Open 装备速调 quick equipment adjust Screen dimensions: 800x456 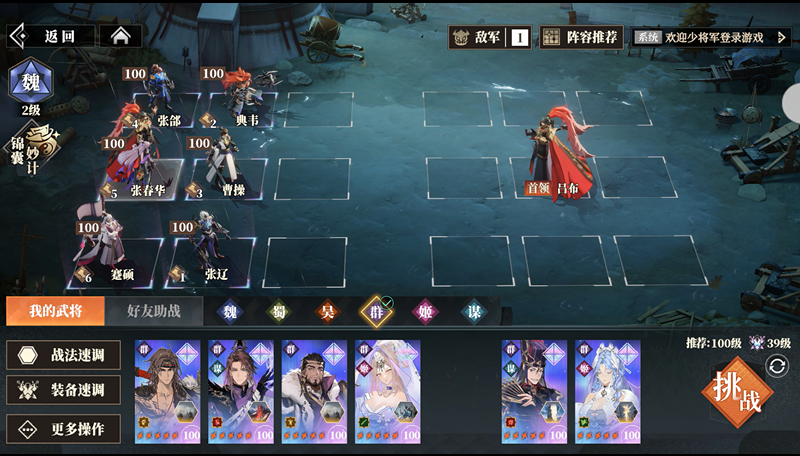point(64,391)
